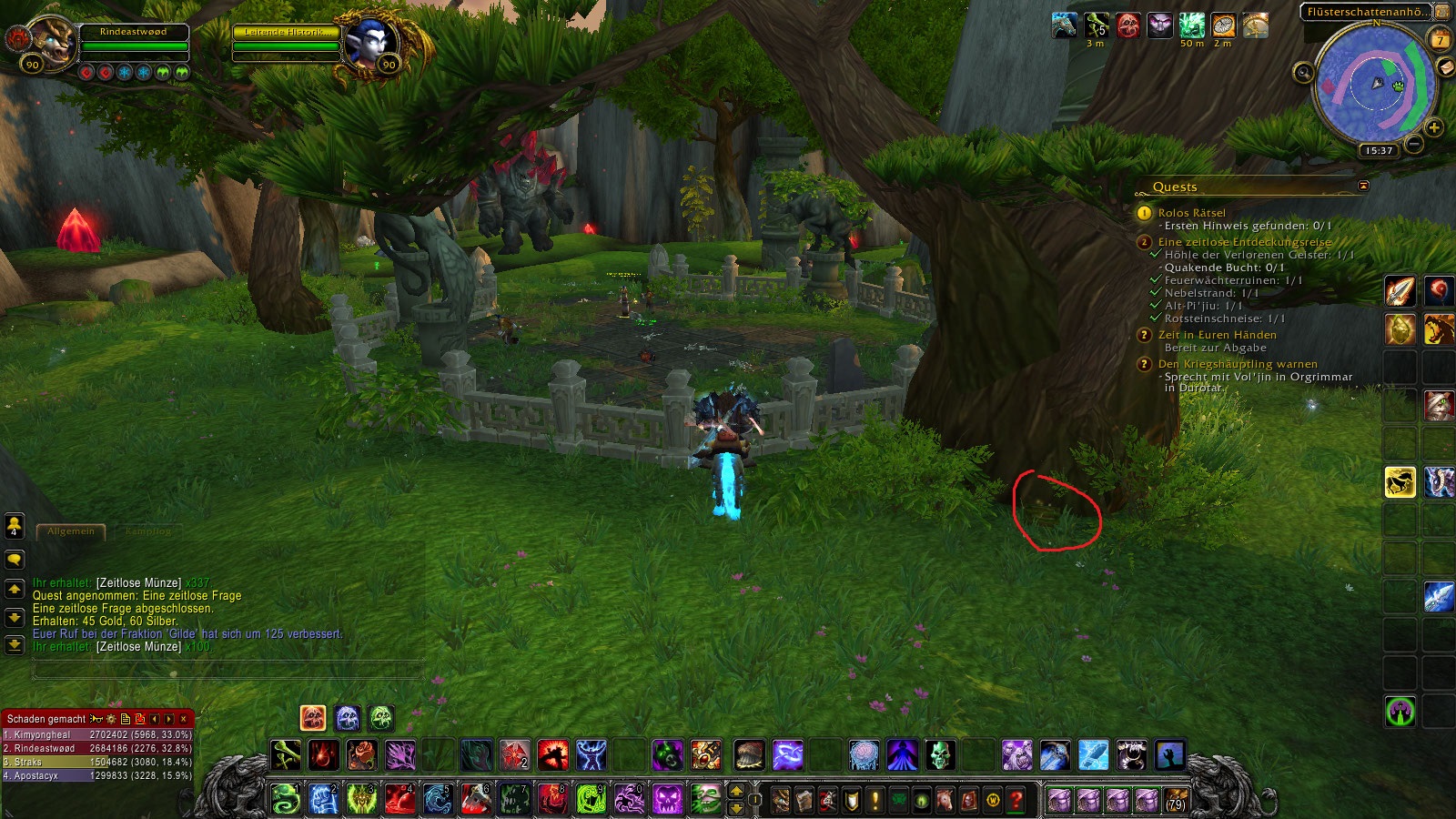1456x819 pixels.
Task: Open the red question mark help button
Action: point(1016,800)
